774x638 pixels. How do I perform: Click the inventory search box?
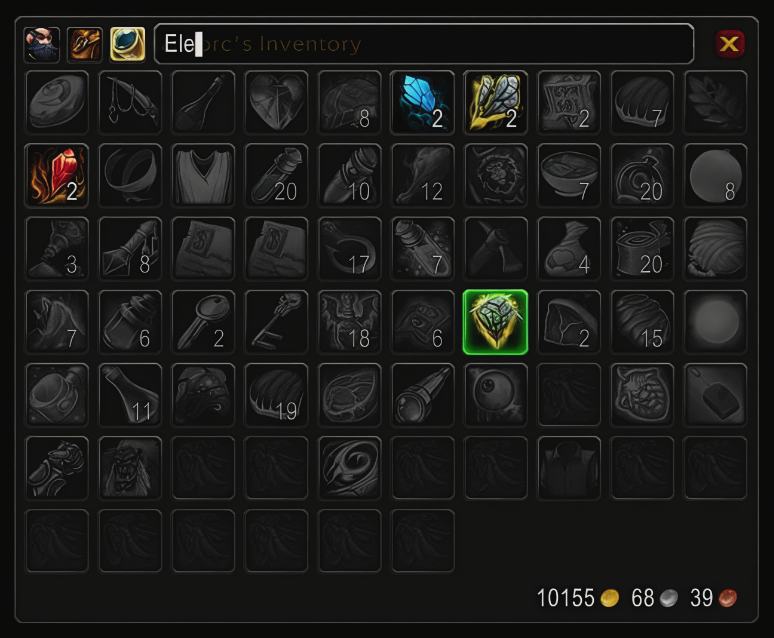[x=423, y=44]
